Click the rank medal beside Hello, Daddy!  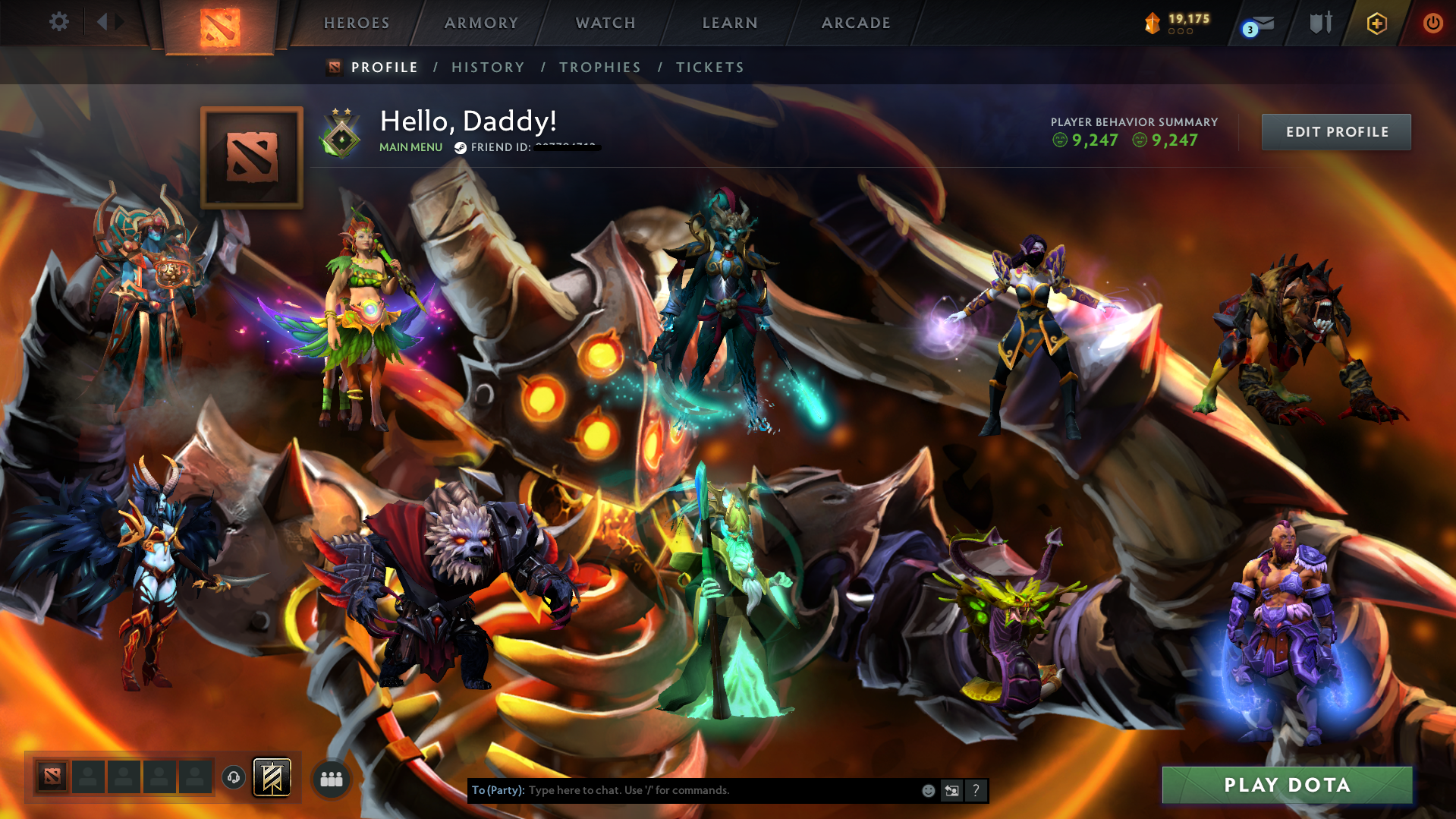click(x=341, y=134)
